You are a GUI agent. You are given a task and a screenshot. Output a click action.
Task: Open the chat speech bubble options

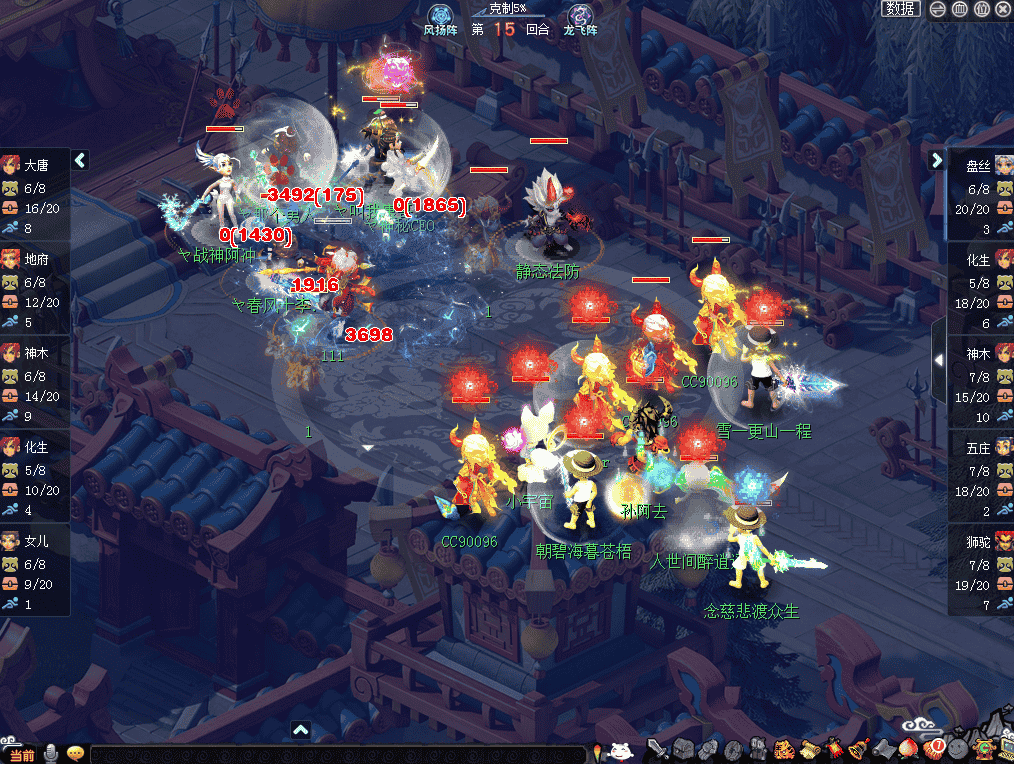pyautogui.click(x=76, y=754)
